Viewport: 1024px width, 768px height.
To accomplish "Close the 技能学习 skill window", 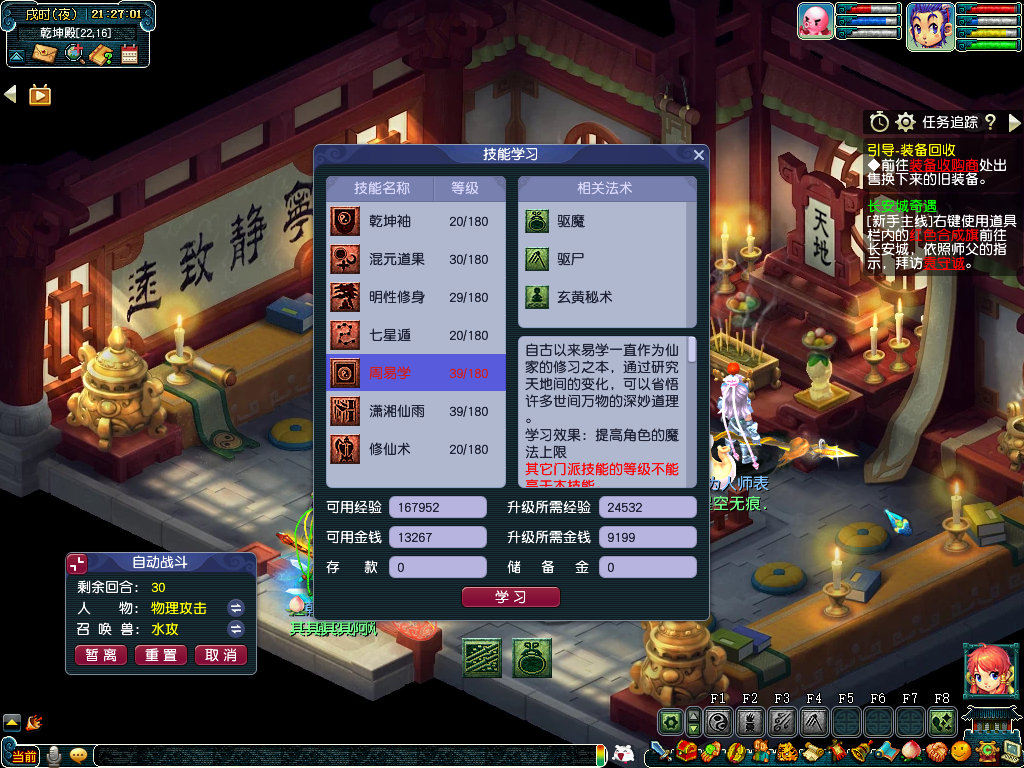I will click(699, 155).
